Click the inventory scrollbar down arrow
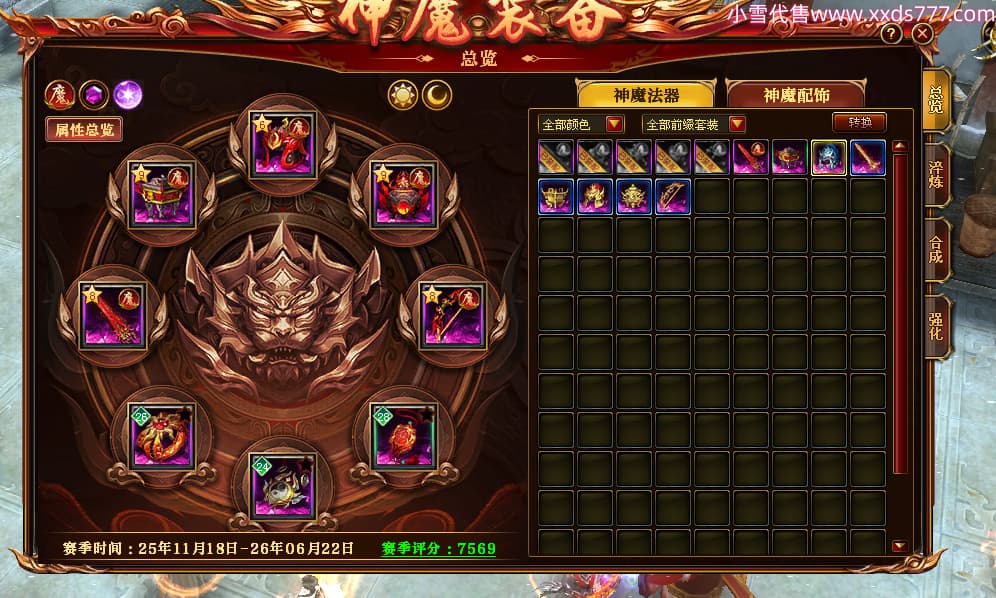This screenshot has width=996, height=598. click(899, 546)
